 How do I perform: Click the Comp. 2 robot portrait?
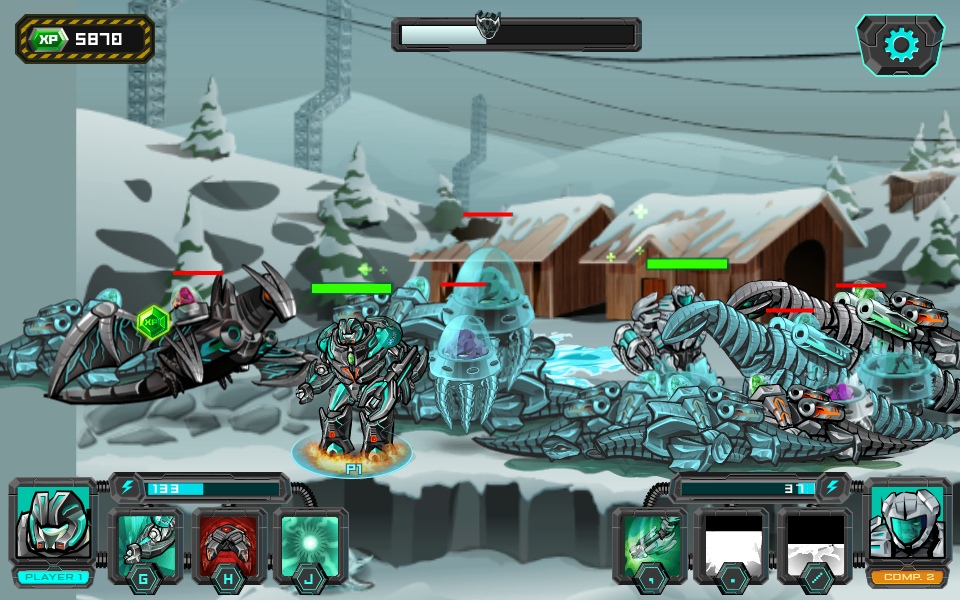click(x=906, y=524)
